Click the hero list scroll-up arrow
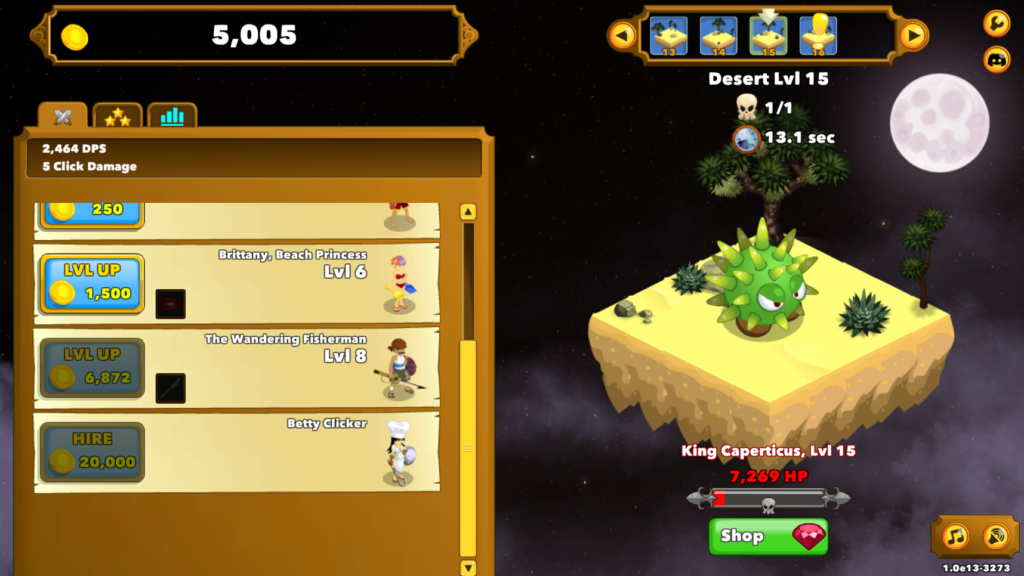The image size is (1024, 576). pyautogui.click(x=468, y=212)
